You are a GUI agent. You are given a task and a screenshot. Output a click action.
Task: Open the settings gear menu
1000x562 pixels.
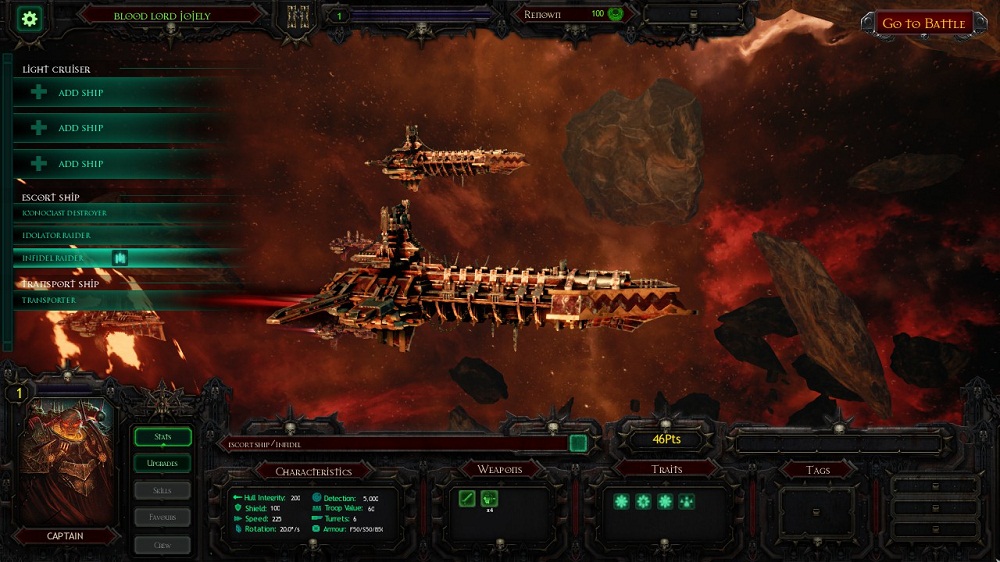[x=30, y=18]
